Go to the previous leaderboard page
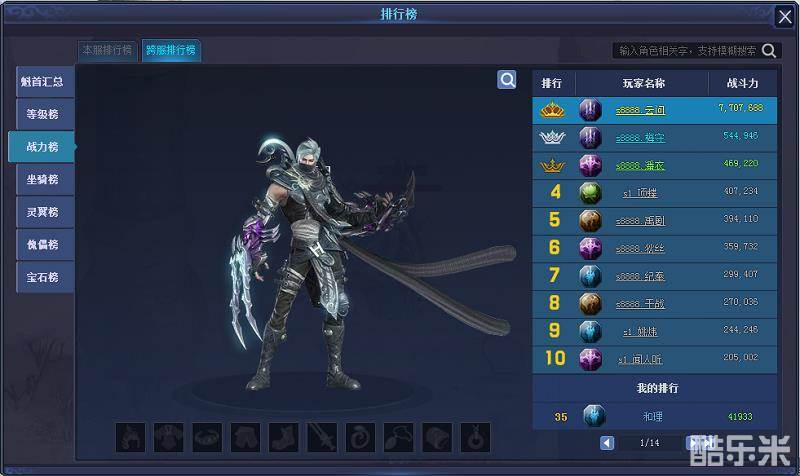The width and height of the screenshot is (800, 476). pos(607,442)
